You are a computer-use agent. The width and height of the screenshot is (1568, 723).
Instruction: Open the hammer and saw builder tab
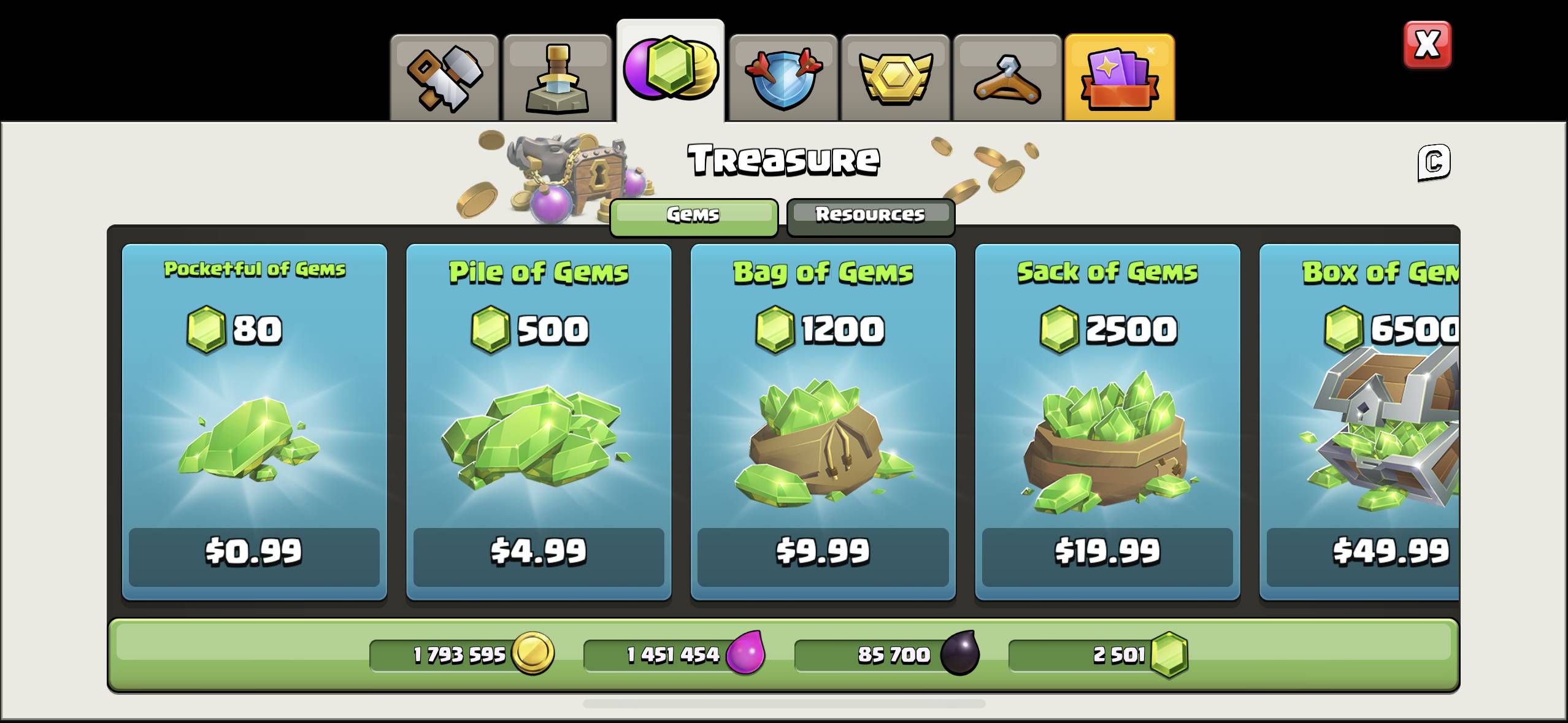445,78
